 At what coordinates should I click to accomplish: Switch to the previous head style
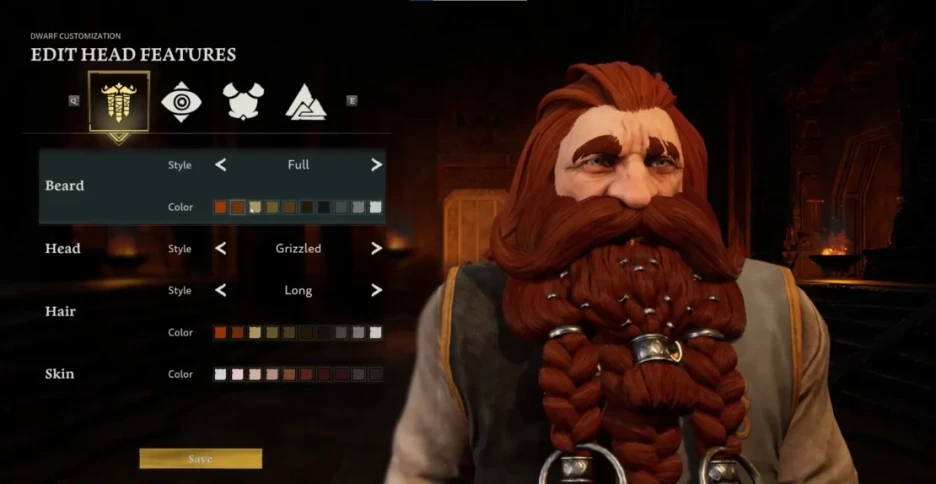221,248
